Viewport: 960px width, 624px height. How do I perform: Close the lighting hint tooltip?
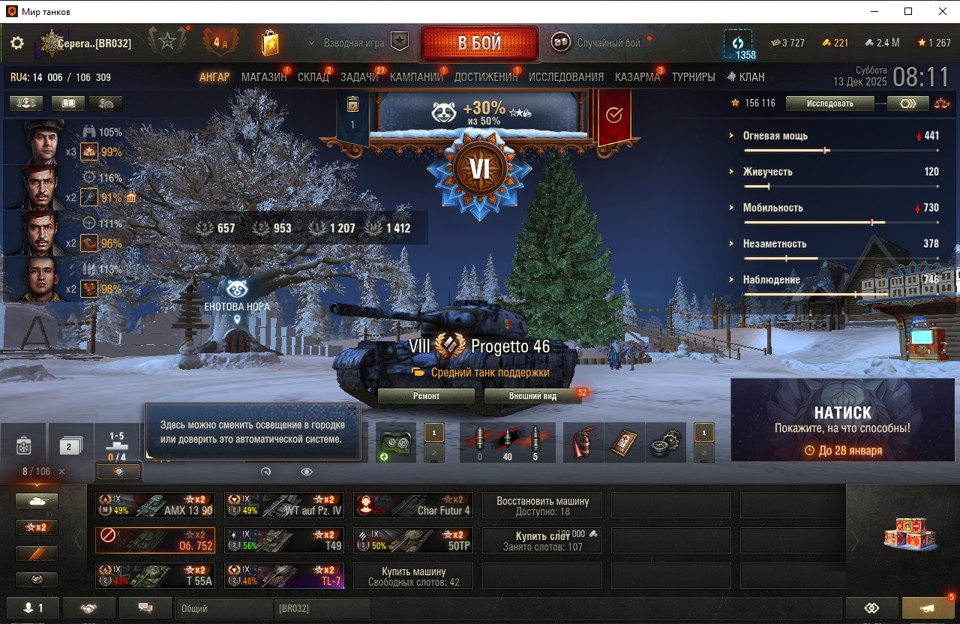(x=352, y=410)
